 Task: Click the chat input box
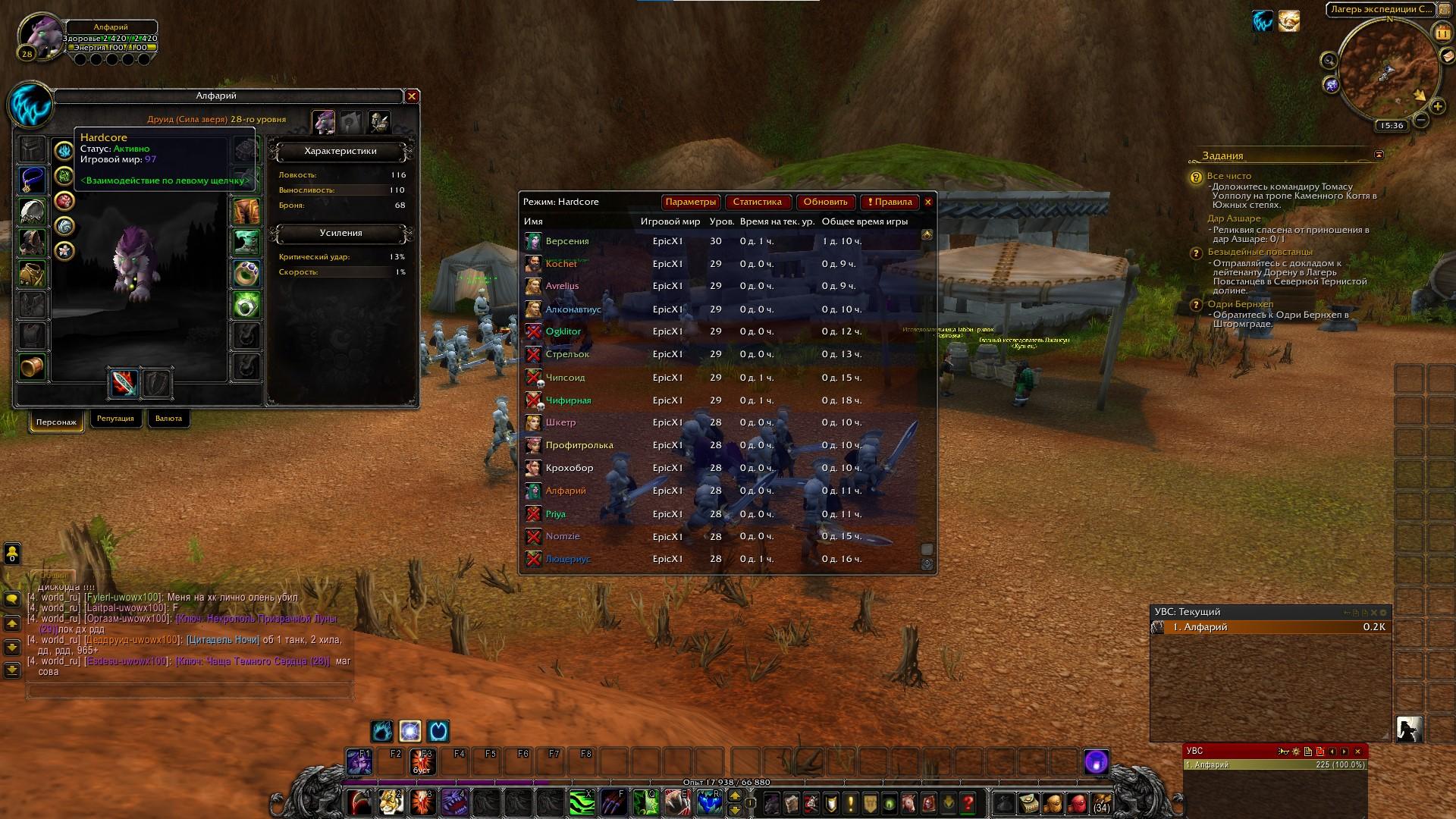[x=190, y=691]
